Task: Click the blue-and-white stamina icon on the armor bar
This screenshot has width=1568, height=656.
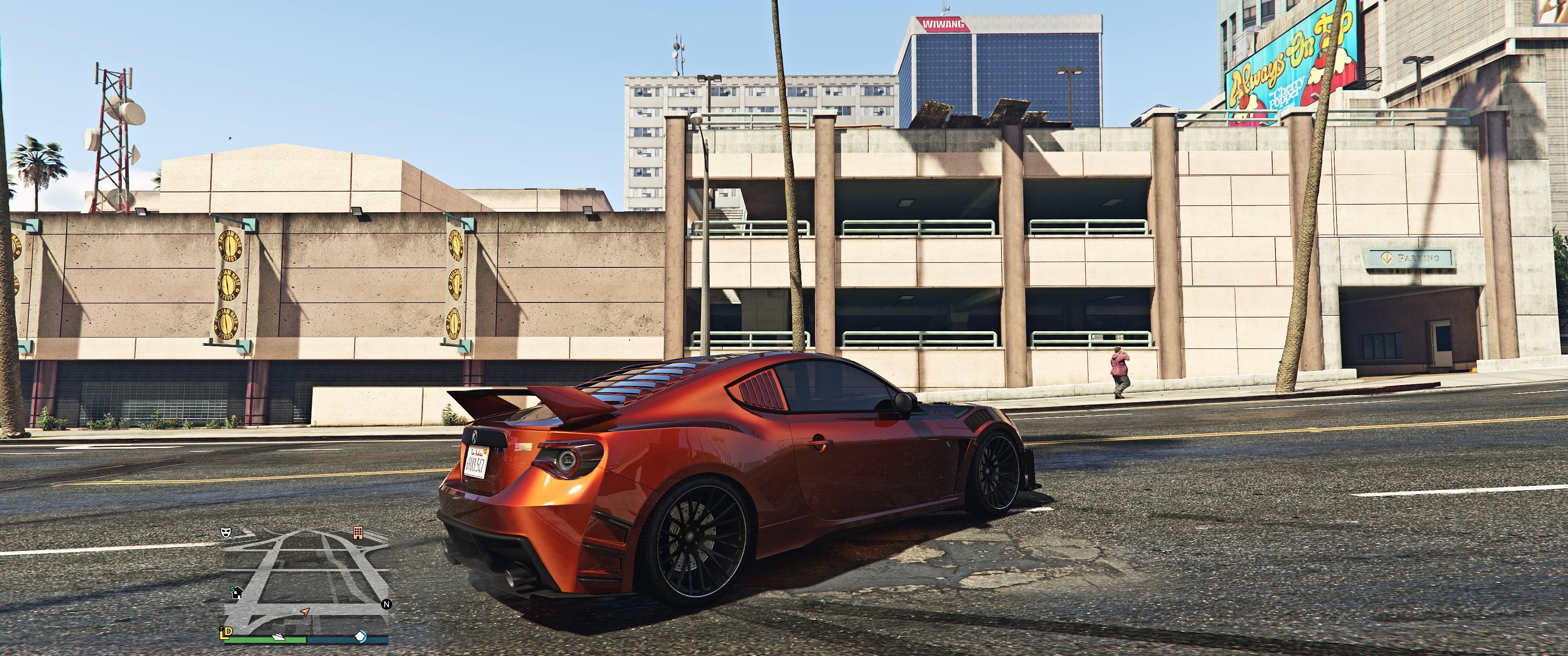Action: tap(361, 637)
